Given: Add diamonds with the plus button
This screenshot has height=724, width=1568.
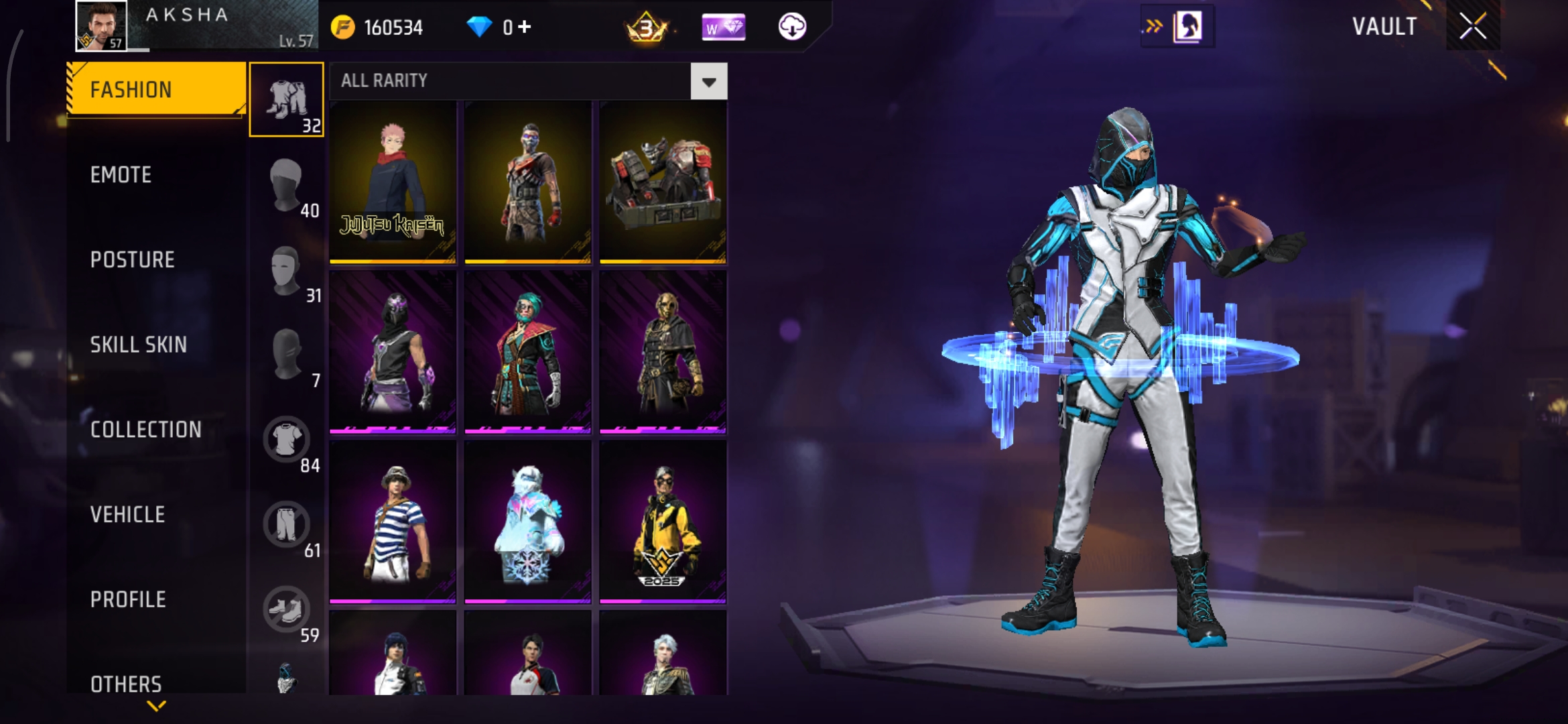Looking at the screenshot, I should pos(525,27).
